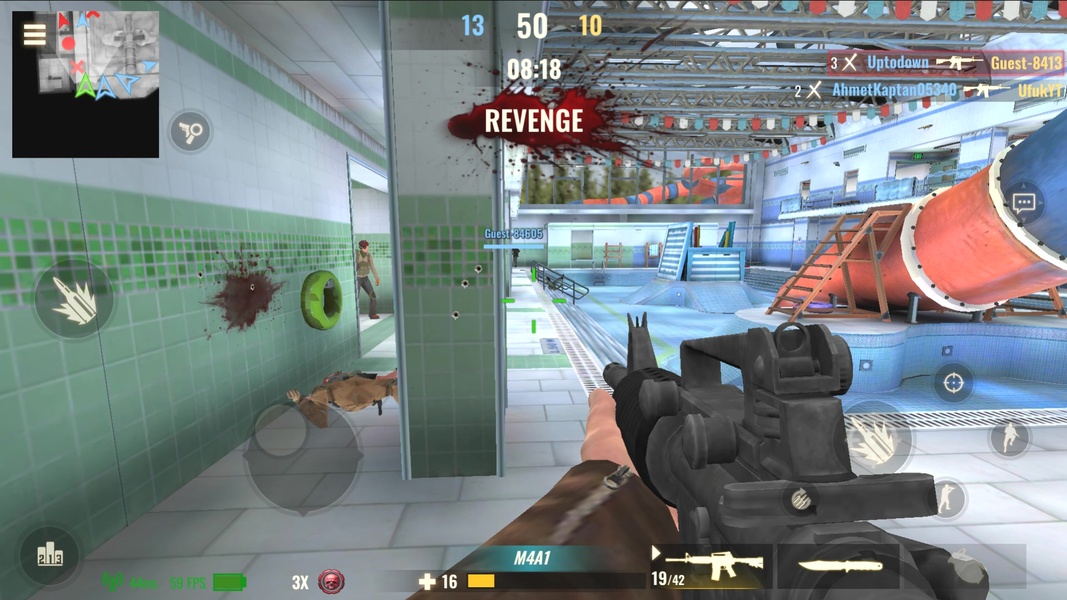Fire using the left-side shoot button

74,299
